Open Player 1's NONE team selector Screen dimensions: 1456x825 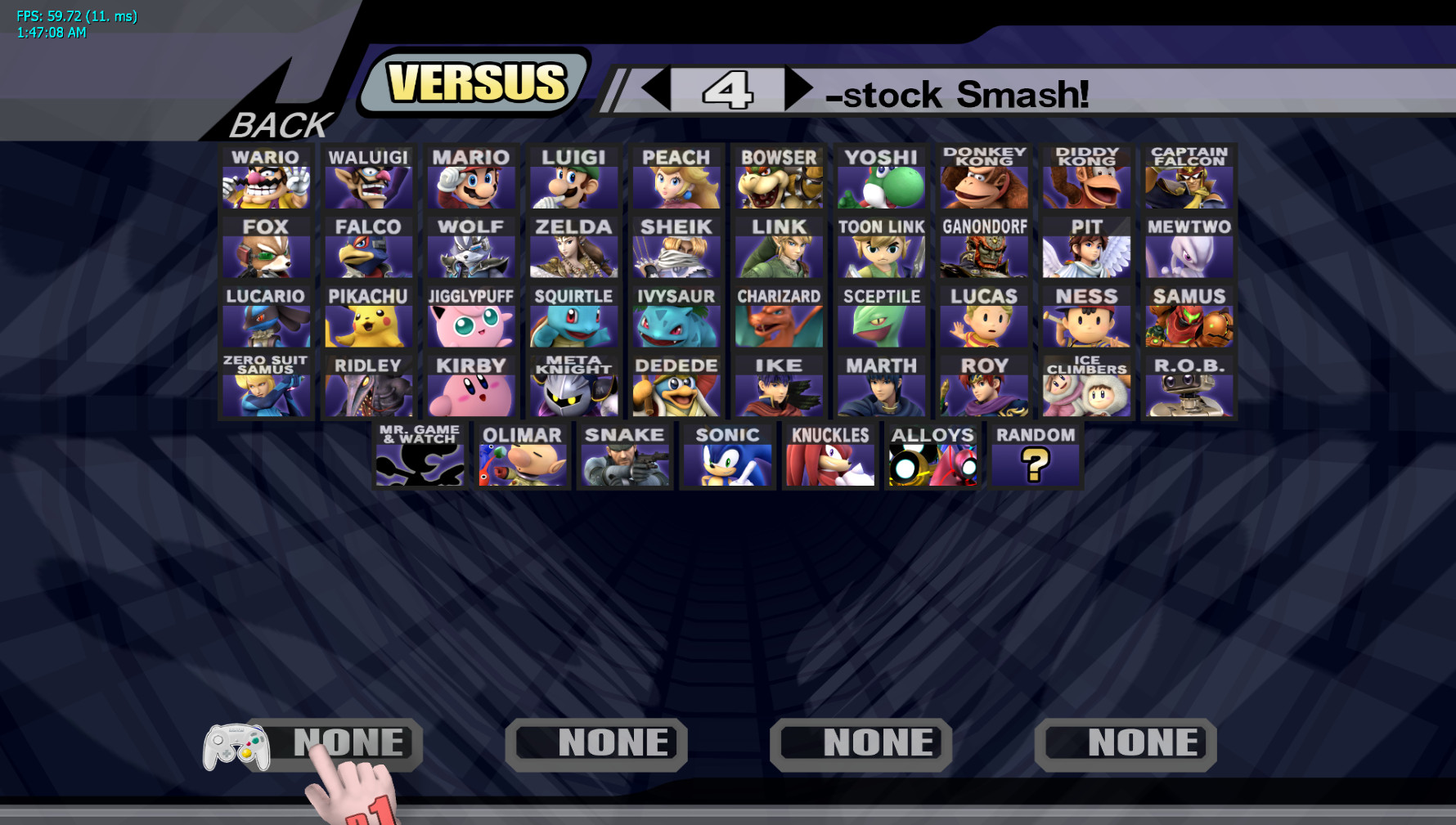pos(348,742)
